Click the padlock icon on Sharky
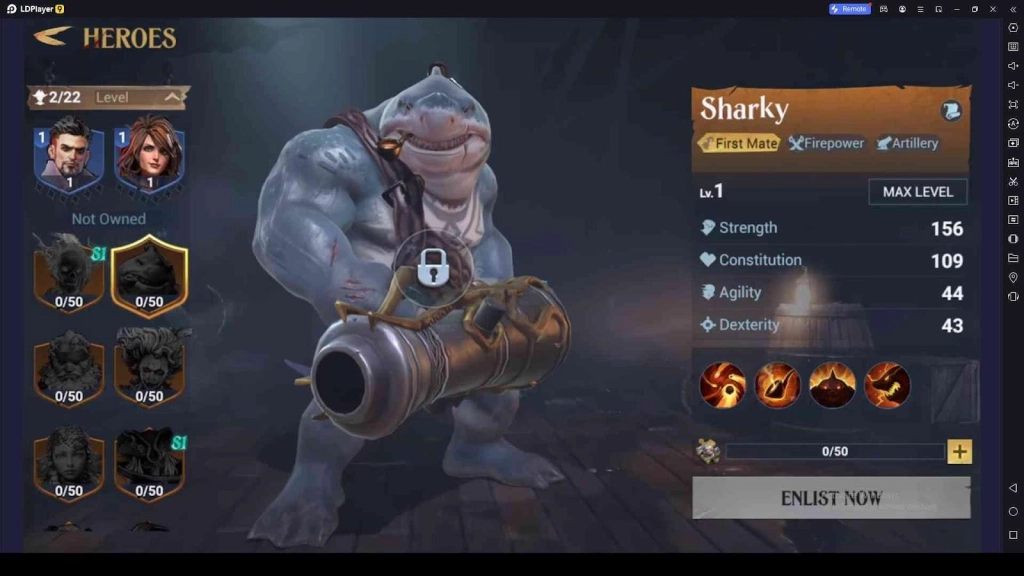The width and height of the screenshot is (1024, 576). point(432,267)
